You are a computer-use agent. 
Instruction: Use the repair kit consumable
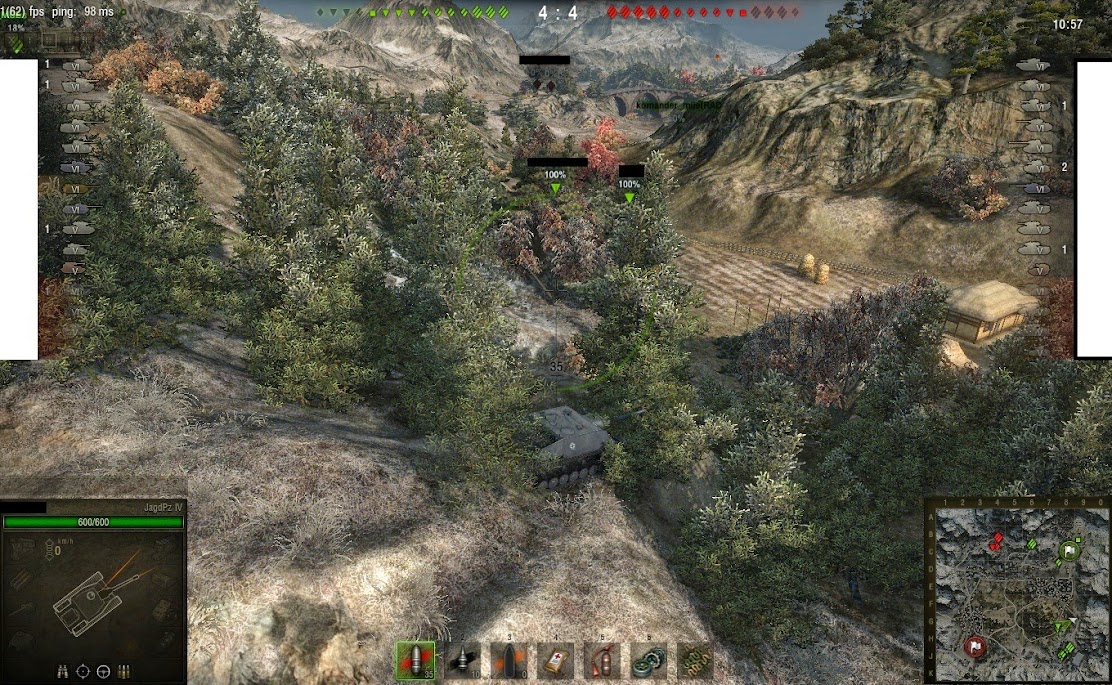point(648,661)
